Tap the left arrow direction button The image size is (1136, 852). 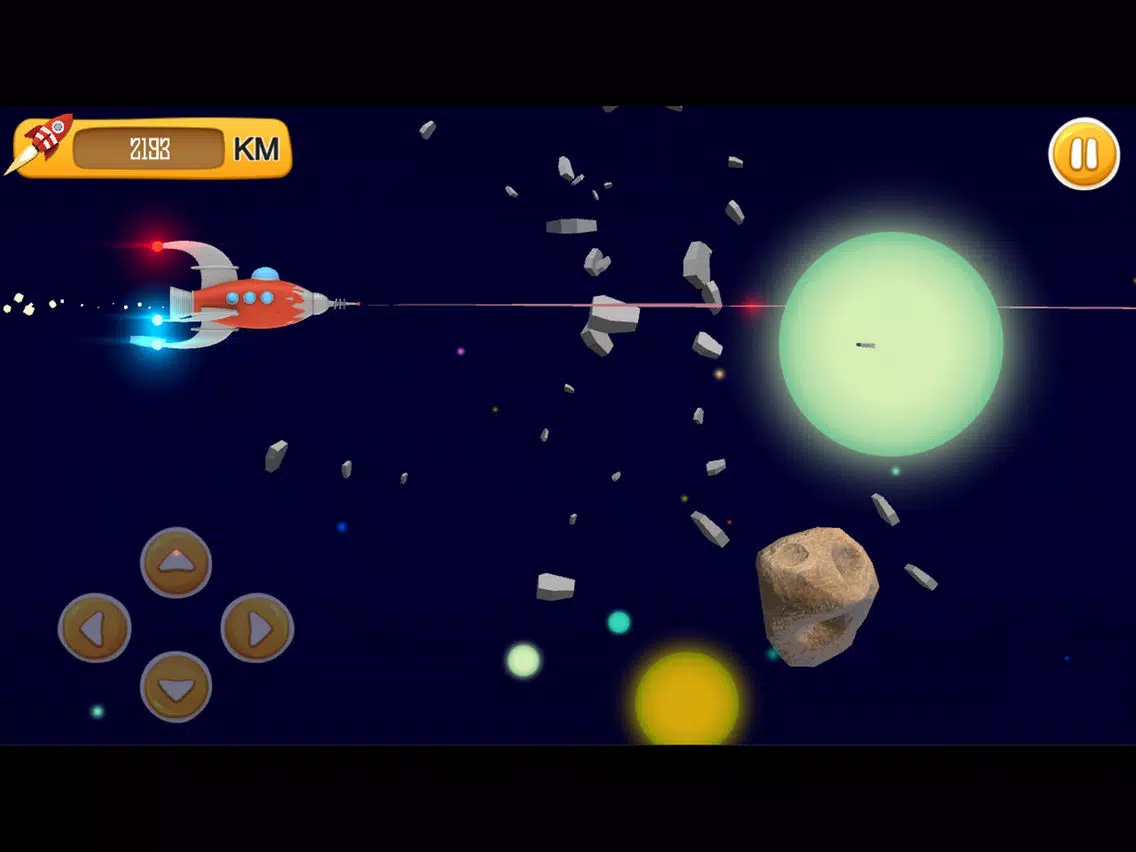tap(95, 628)
